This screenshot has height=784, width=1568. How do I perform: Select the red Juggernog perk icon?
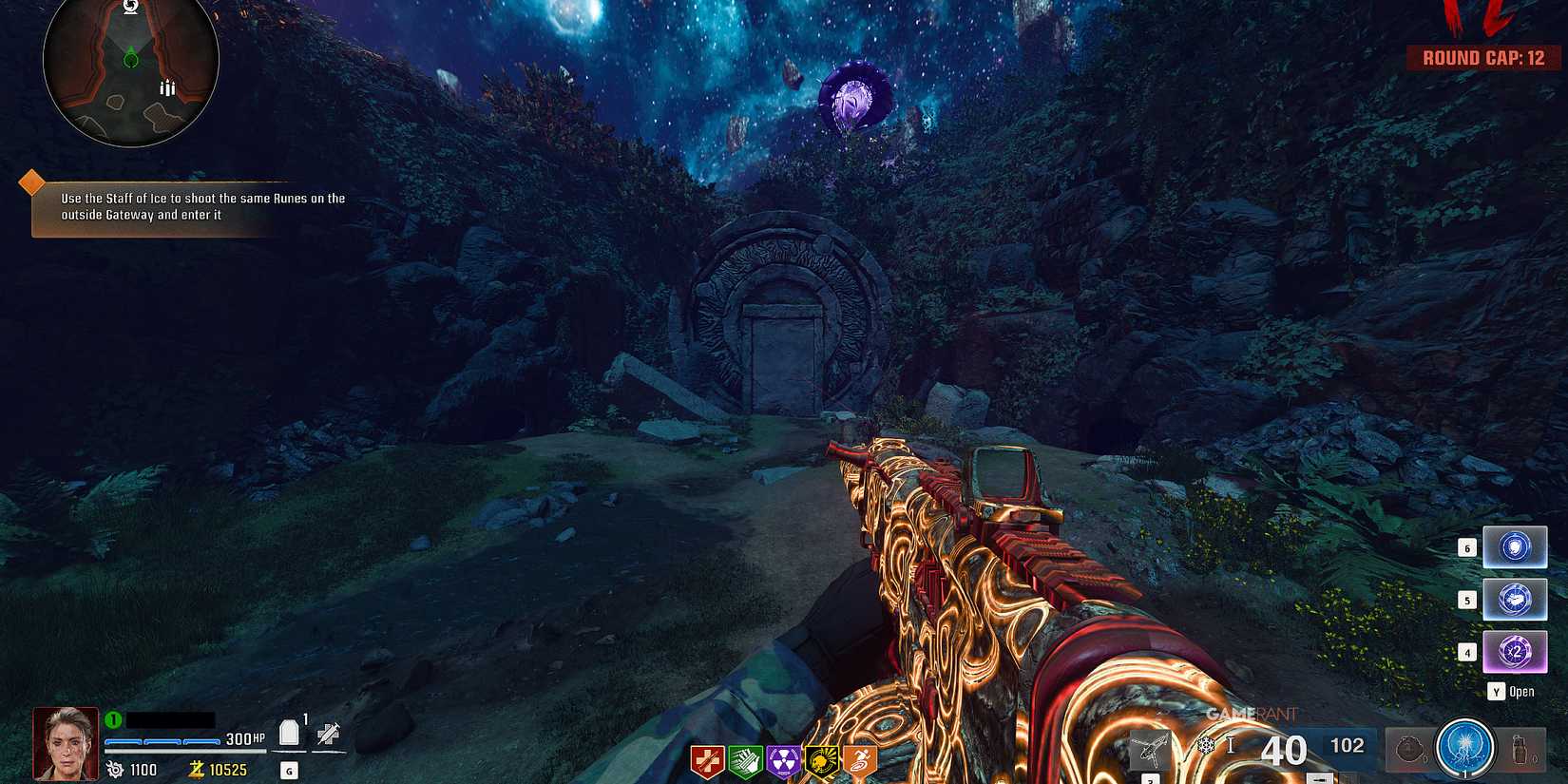coord(705,758)
